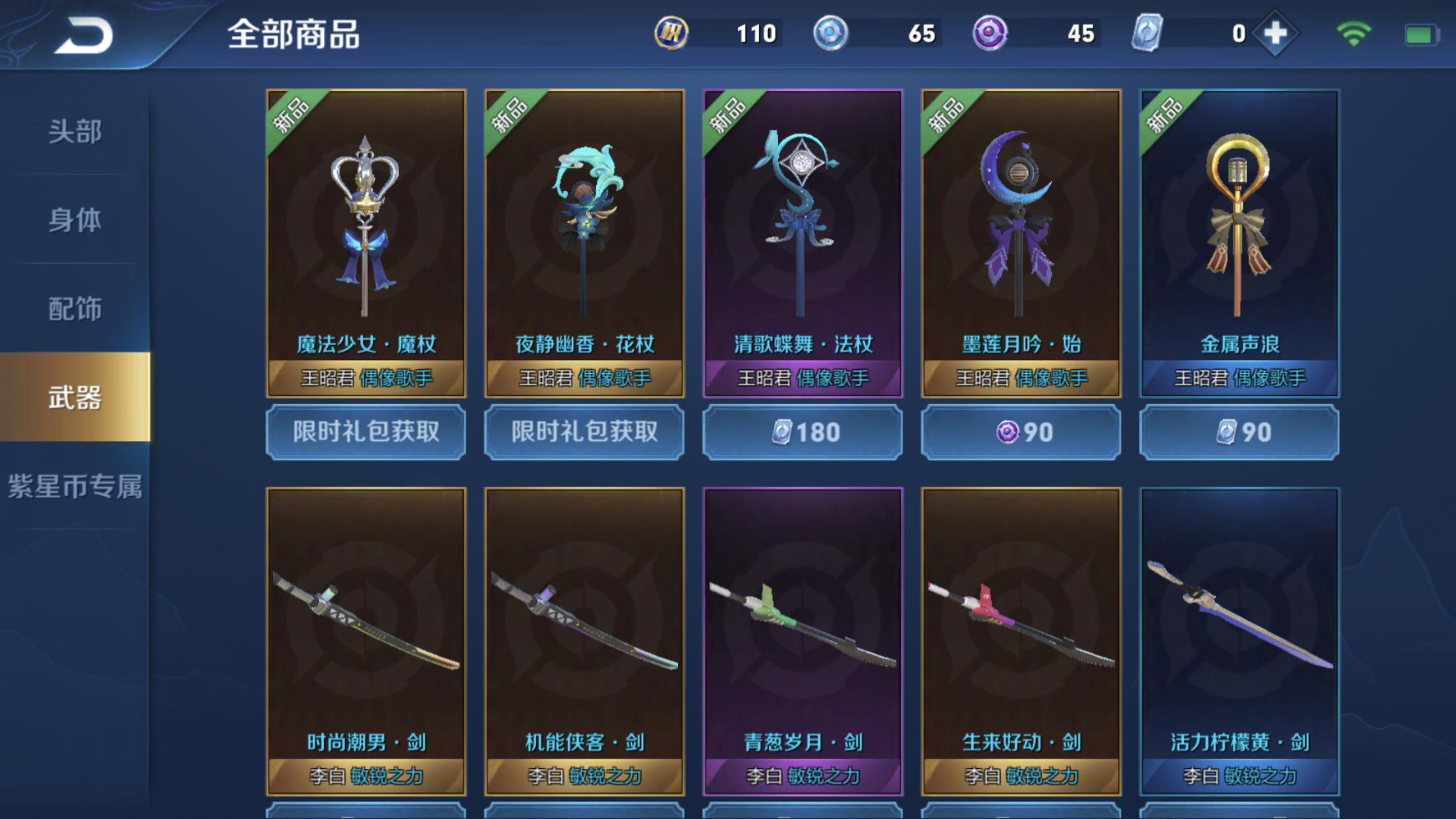The height and width of the screenshot is (819, 1456).
Task: Add more tickets with the plus button
Action: [x=1275, y=33]
